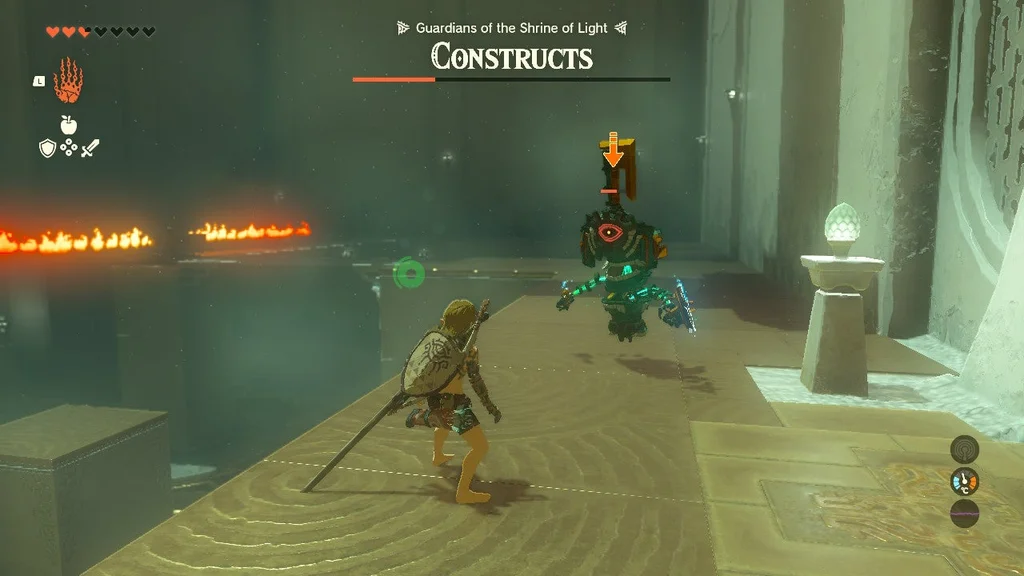Image resolution: width=1024 pixels, height=576 pixels.
Task: Open the sword weapon quick-select icon
Action: pyautogui.click(x=91, y=148)
